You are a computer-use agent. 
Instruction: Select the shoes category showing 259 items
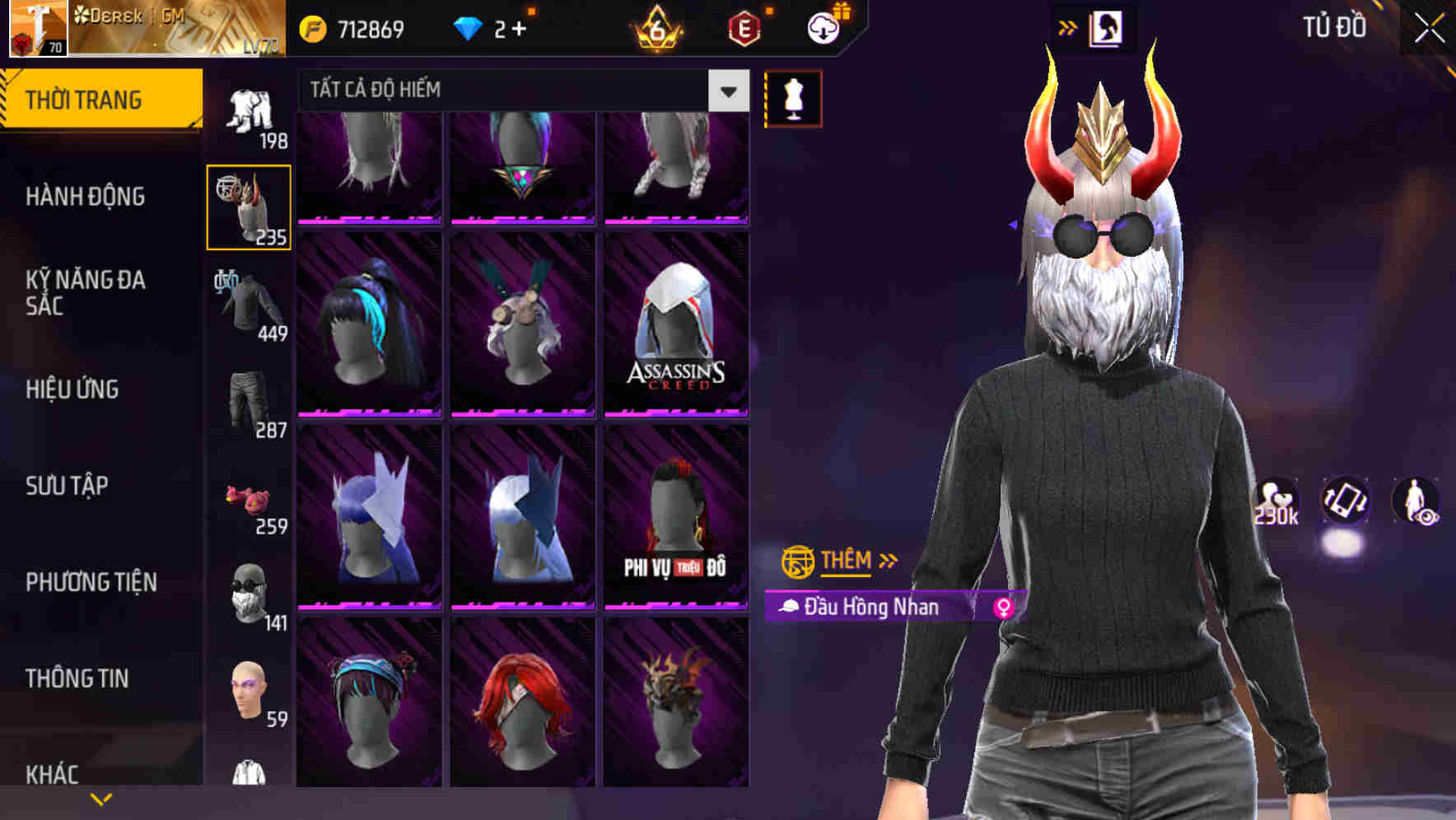coord(249,501)
